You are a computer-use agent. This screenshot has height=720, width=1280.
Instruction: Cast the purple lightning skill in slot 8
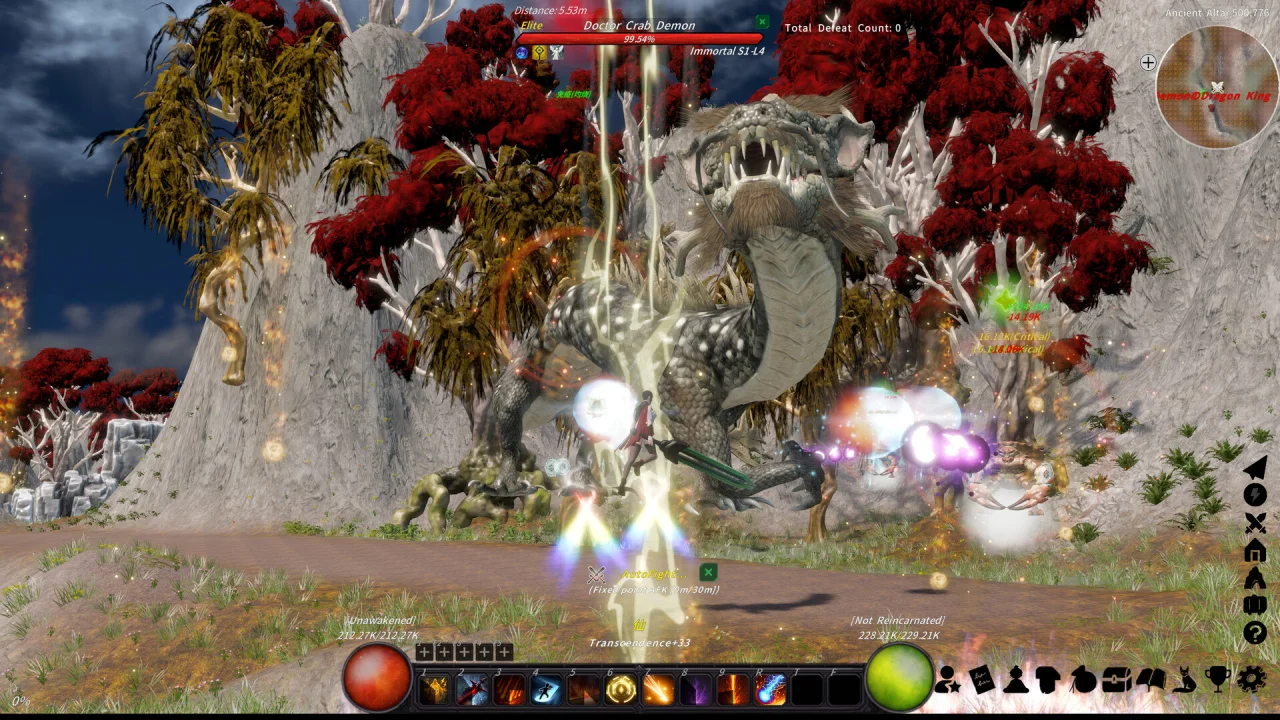[x=696, y=689]
